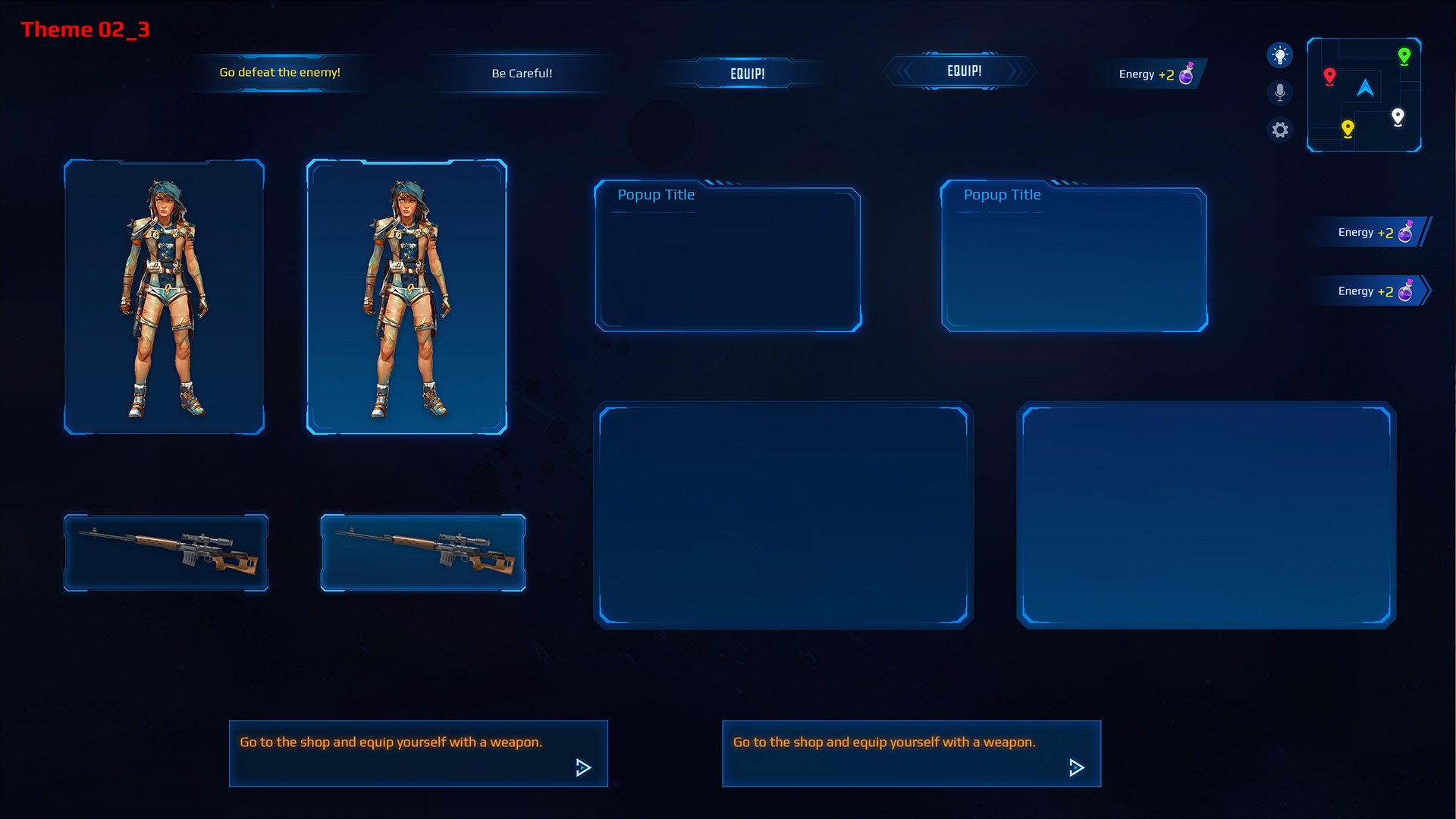Open settings via the gear icon
Image resolution: width=1456 pixels, height=819 pixels.
pyautogui.click(x=1280, y=130)
